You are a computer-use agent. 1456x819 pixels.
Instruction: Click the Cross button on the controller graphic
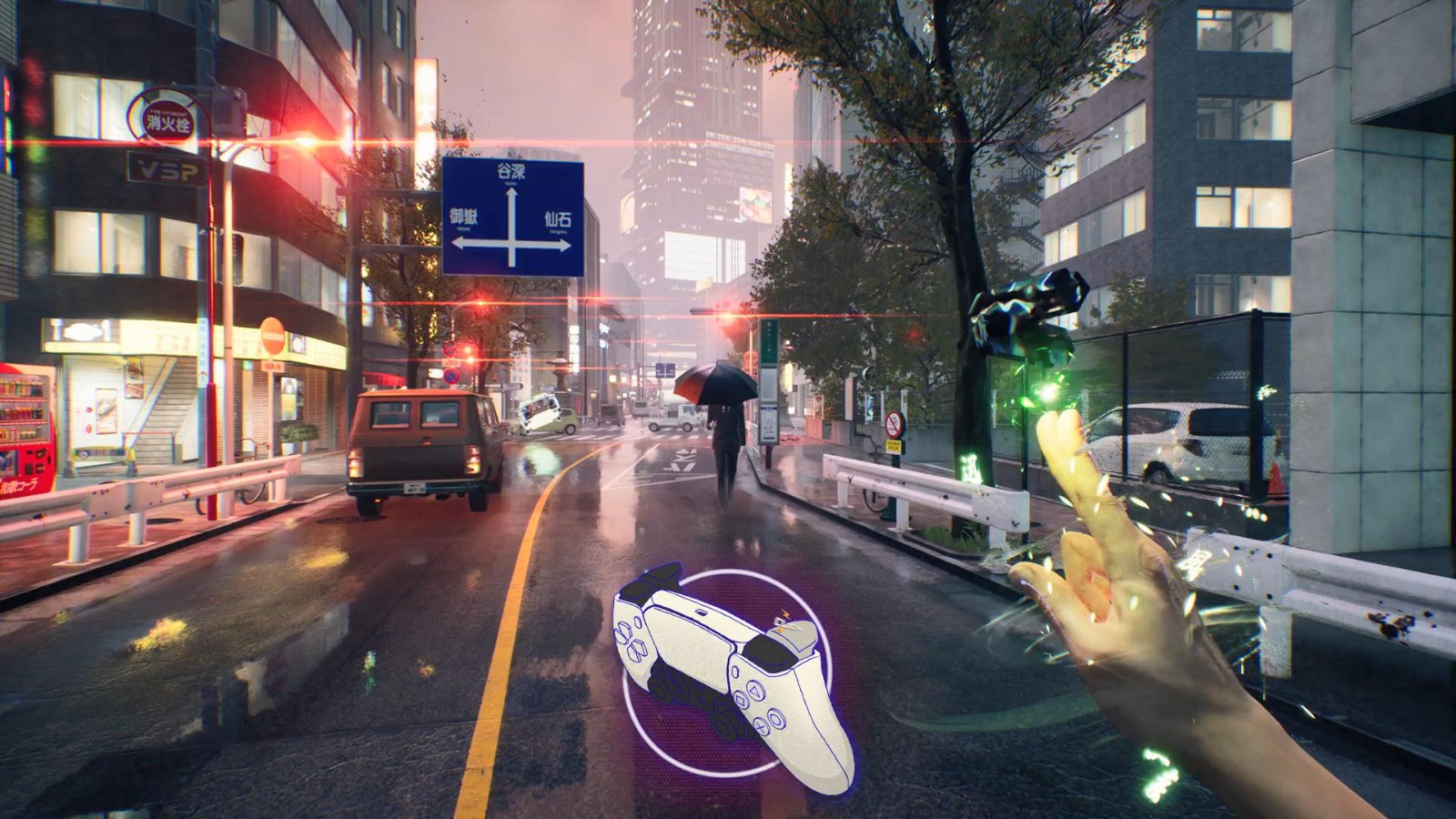point(760,726)
